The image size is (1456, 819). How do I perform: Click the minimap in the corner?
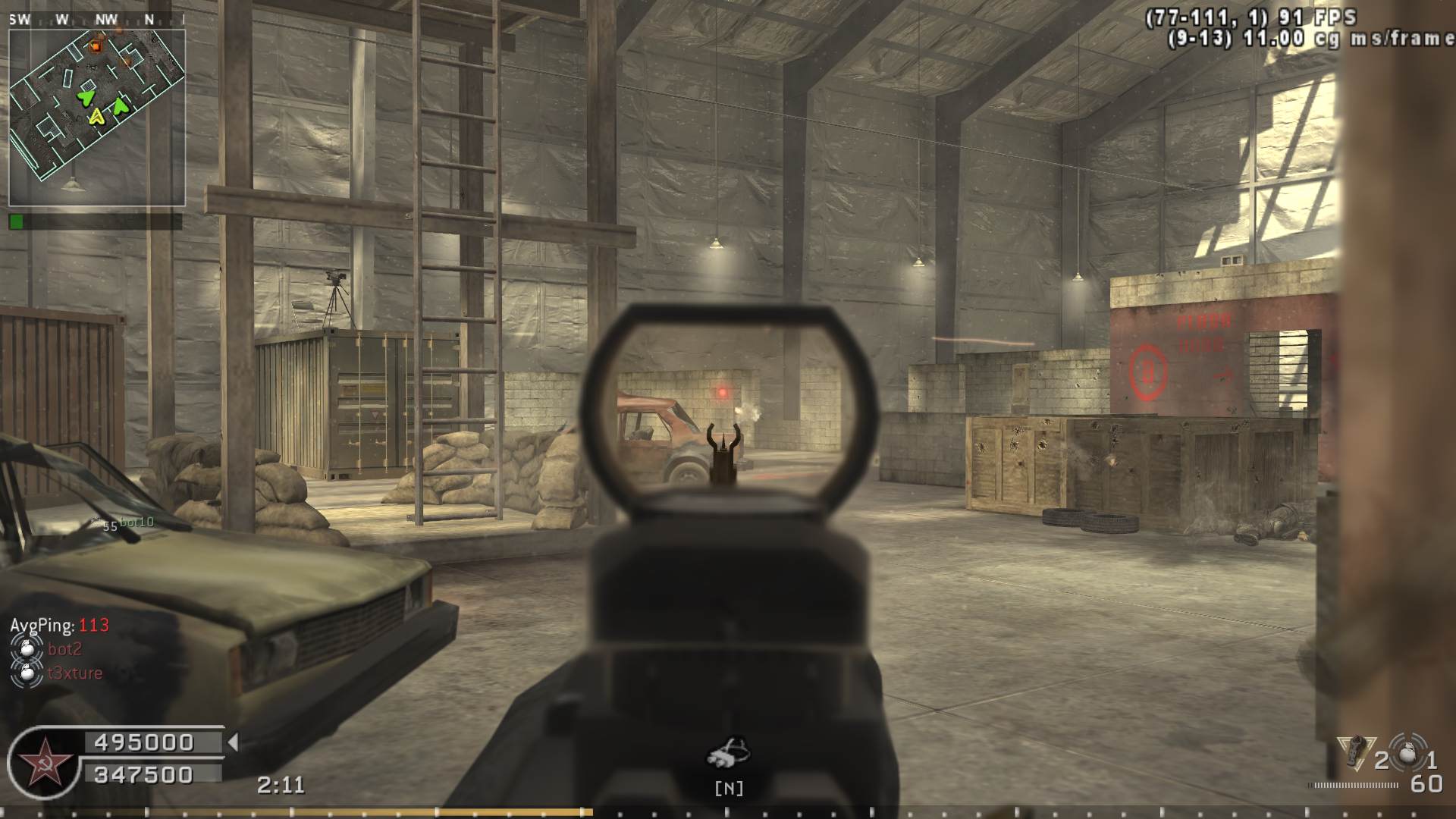click(x=97, y=118)
